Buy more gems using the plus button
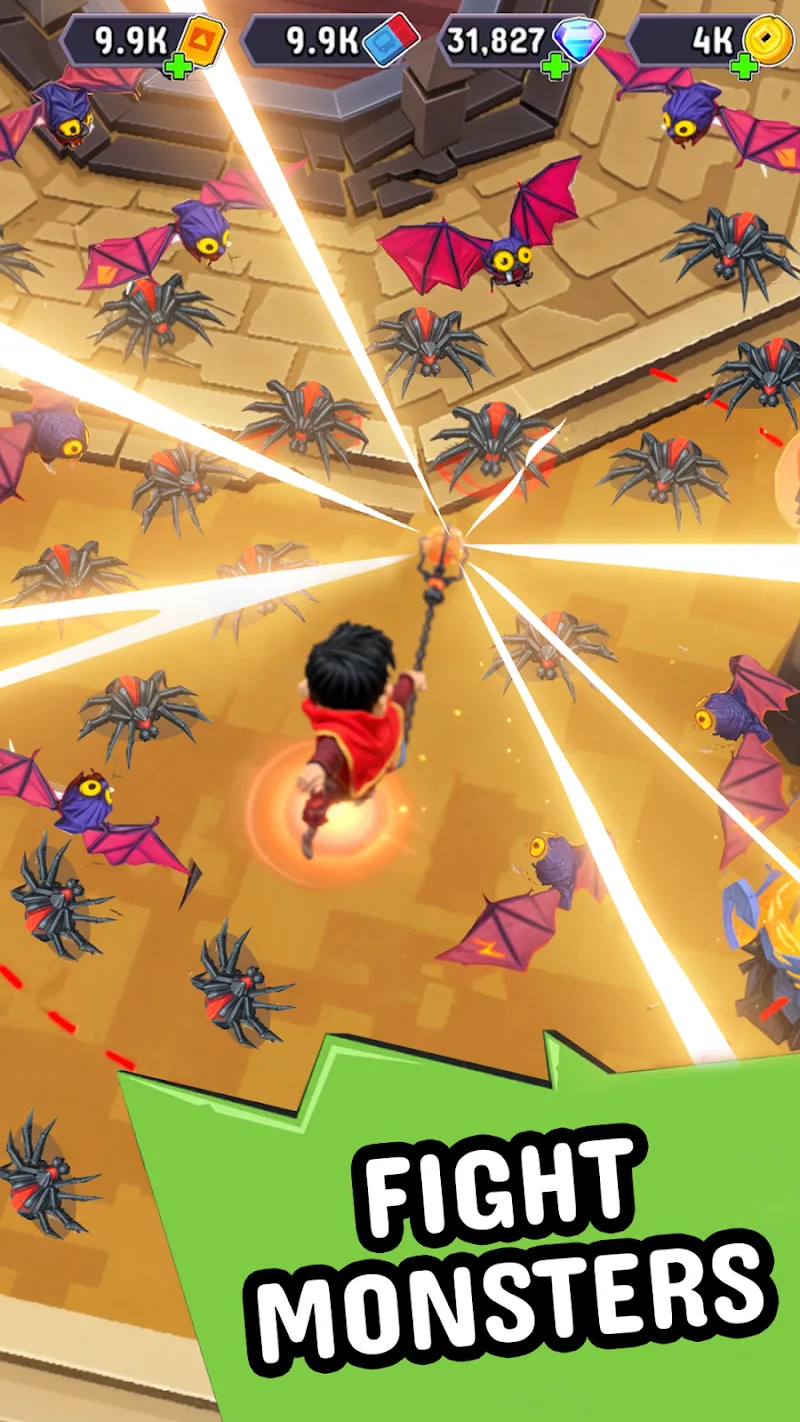800x1422 pixels. tap(556, 67)
